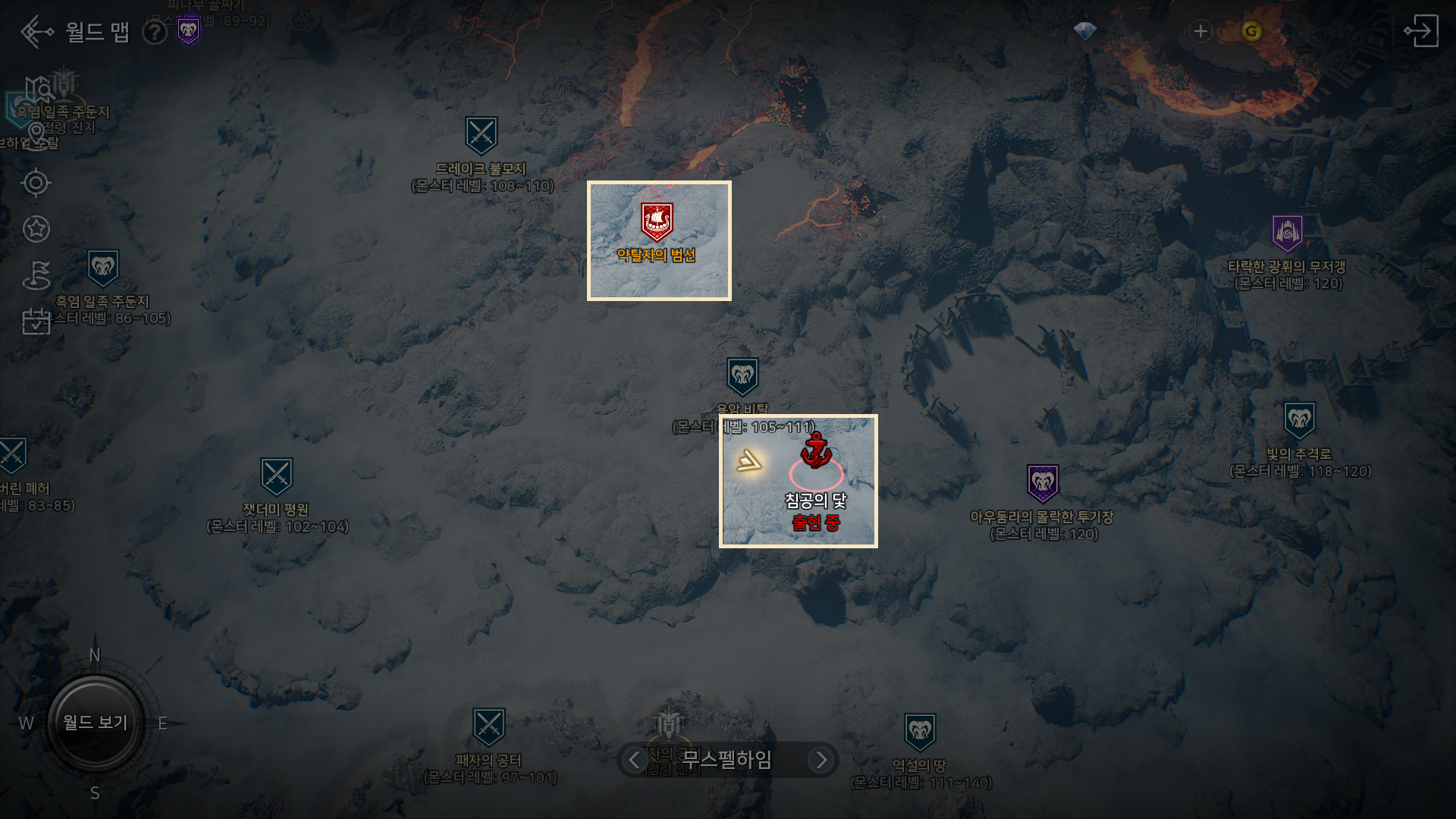Select the 약탈자의 범선 red ship marker

pyautogui.click(x=657, y=222)
